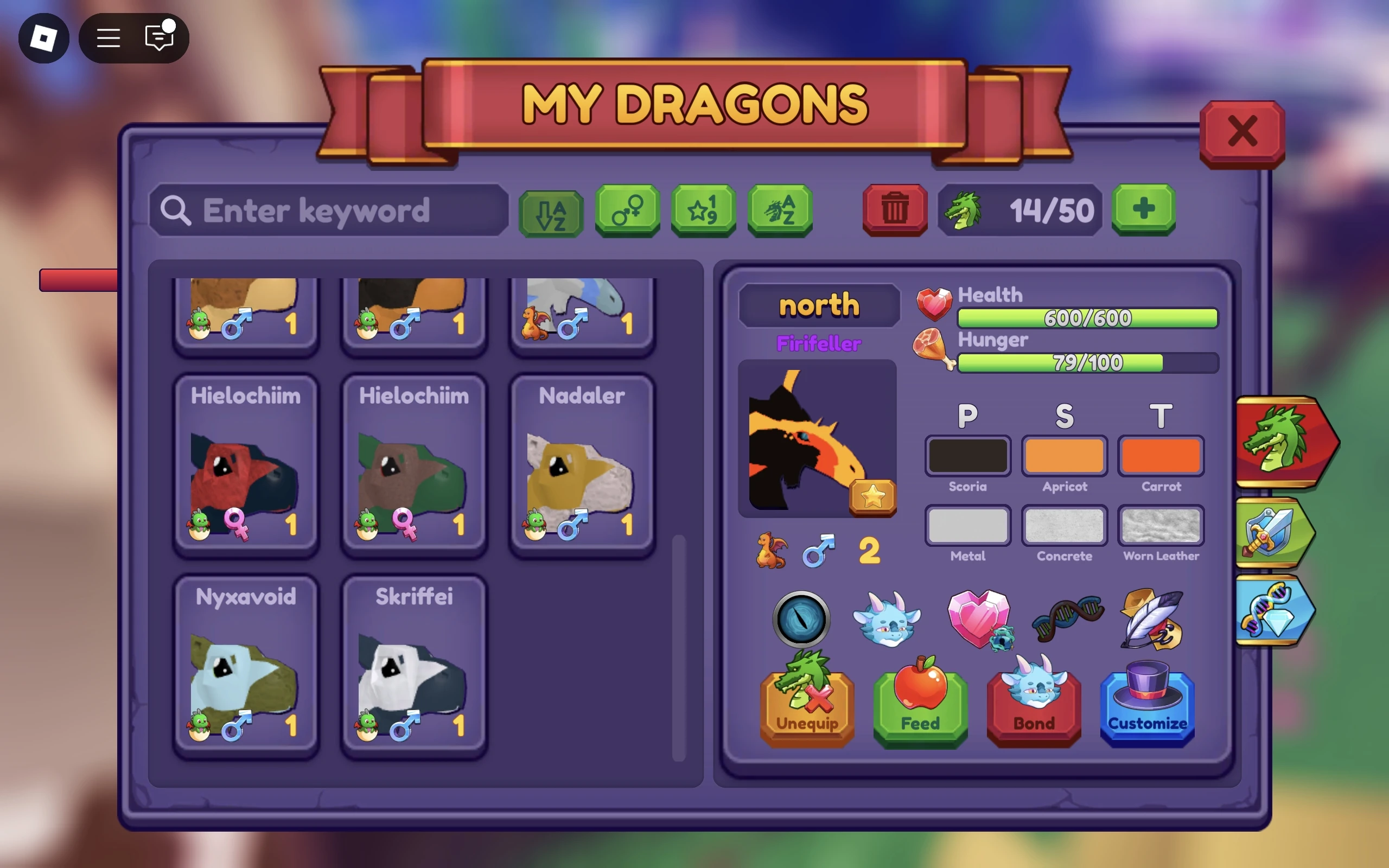Click the Enter keyword search field
1389x868 pixels.
pos(327,210)
